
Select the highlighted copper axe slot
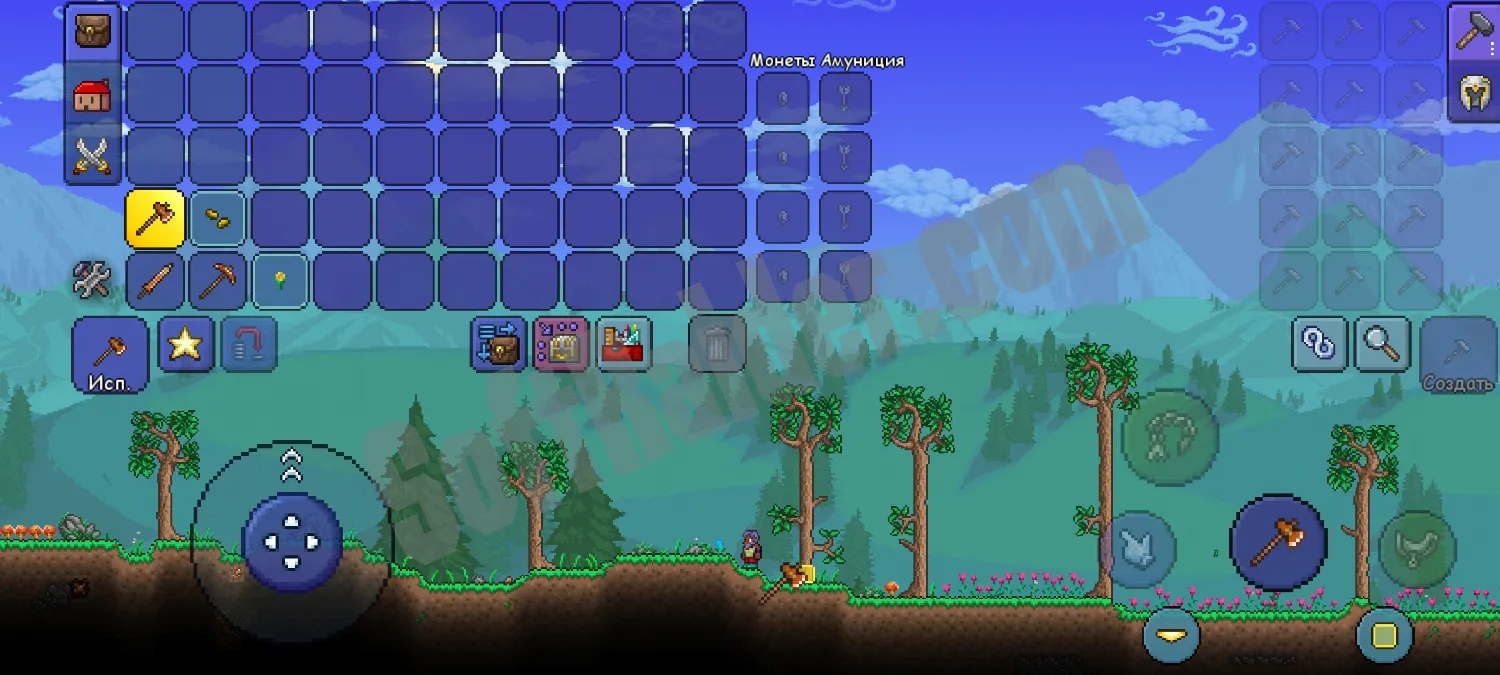point(155,218)
